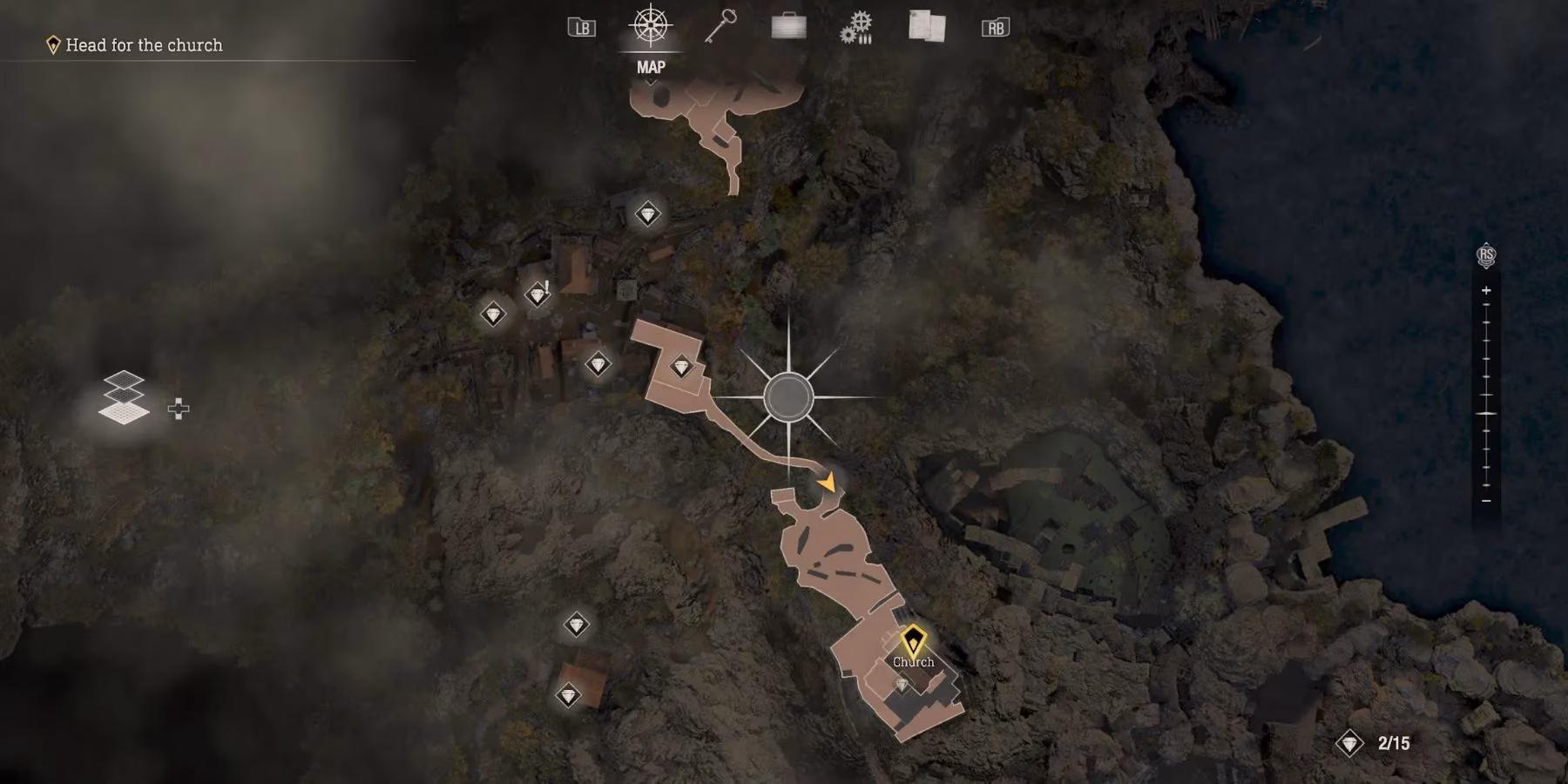1568x784 pixels.
Task: Open the files documents tab
Action: 926,26
